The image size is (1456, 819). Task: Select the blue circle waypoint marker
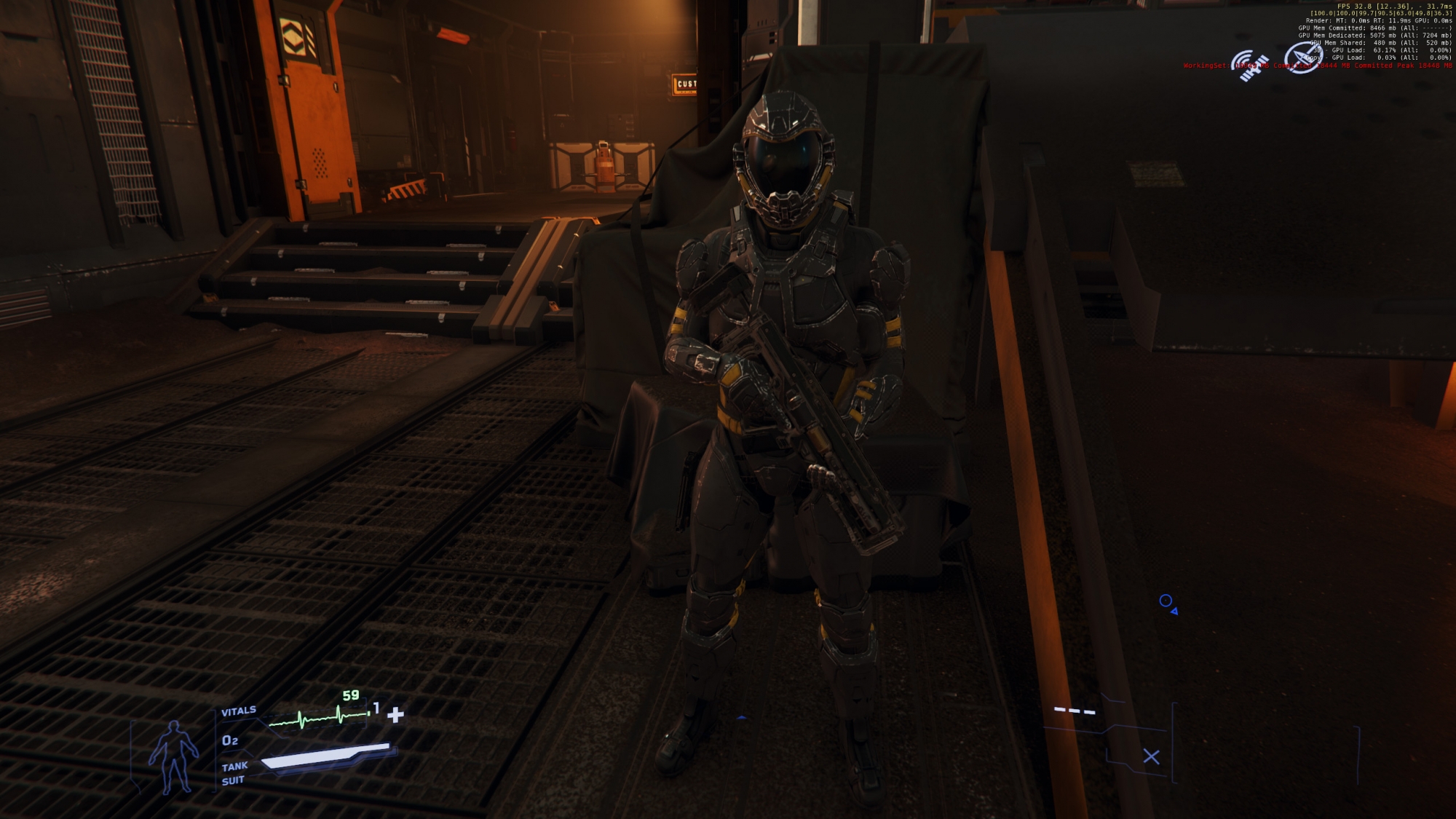pos(1166,601)
